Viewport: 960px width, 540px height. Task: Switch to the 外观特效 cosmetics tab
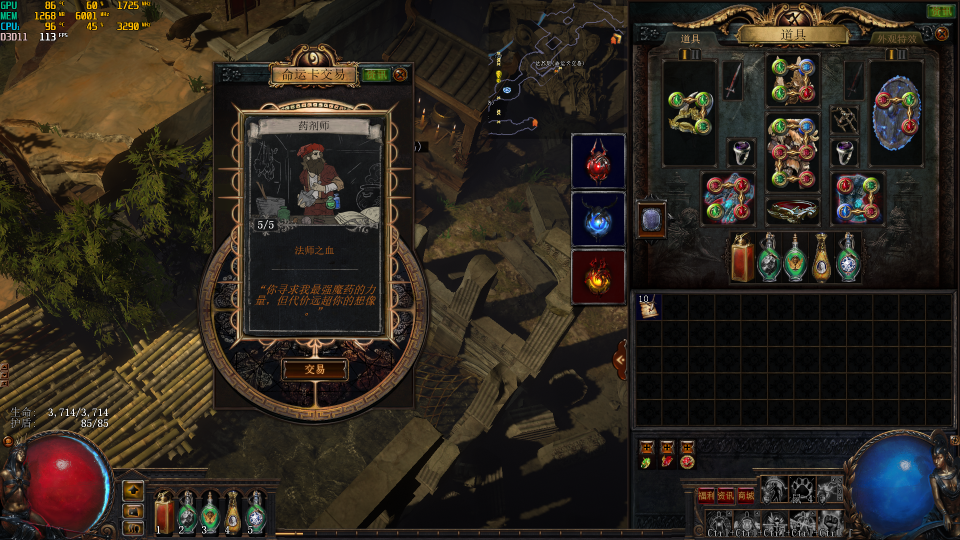(896, 39)
